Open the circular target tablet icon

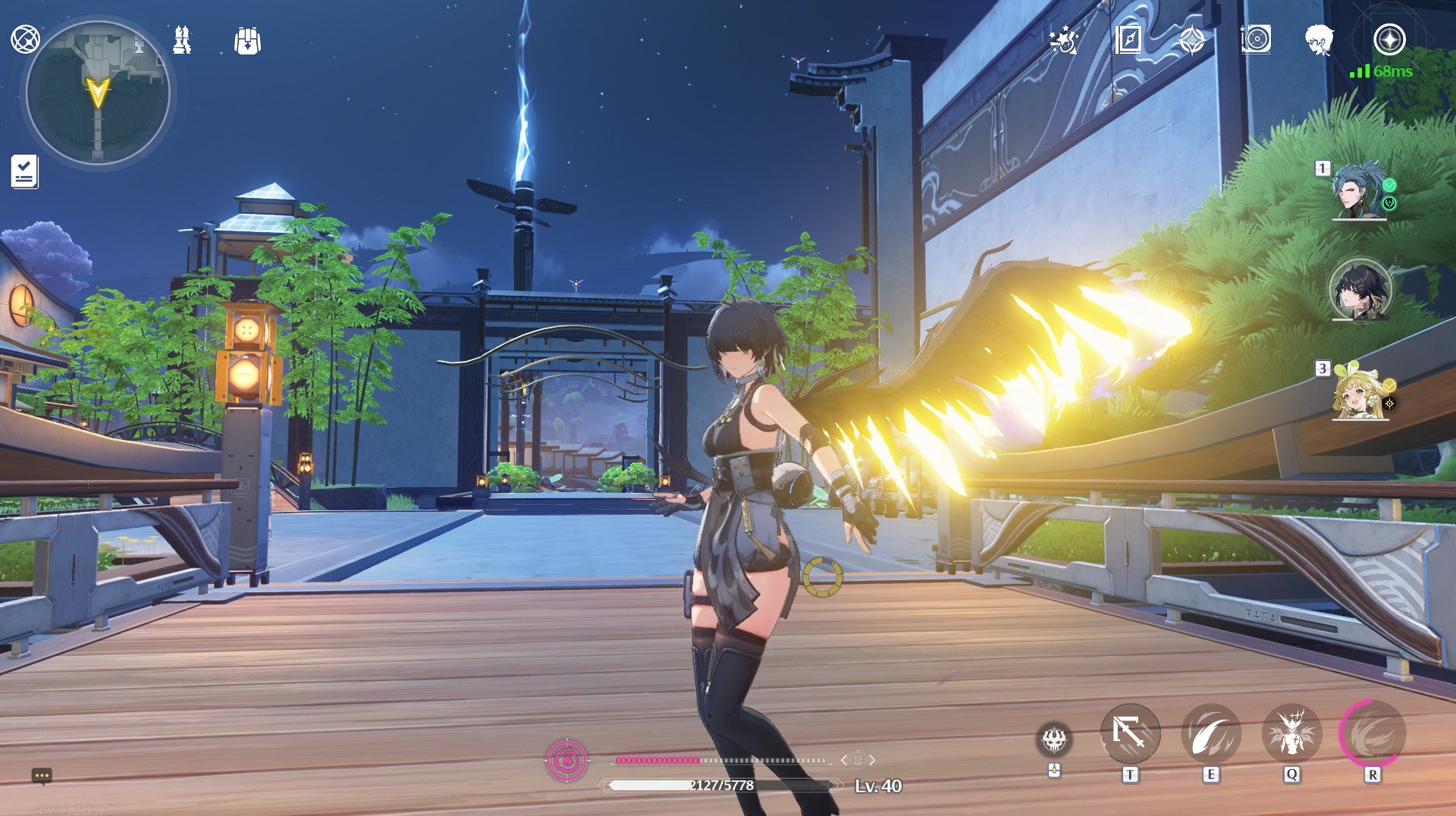[x=1256, y=39]
